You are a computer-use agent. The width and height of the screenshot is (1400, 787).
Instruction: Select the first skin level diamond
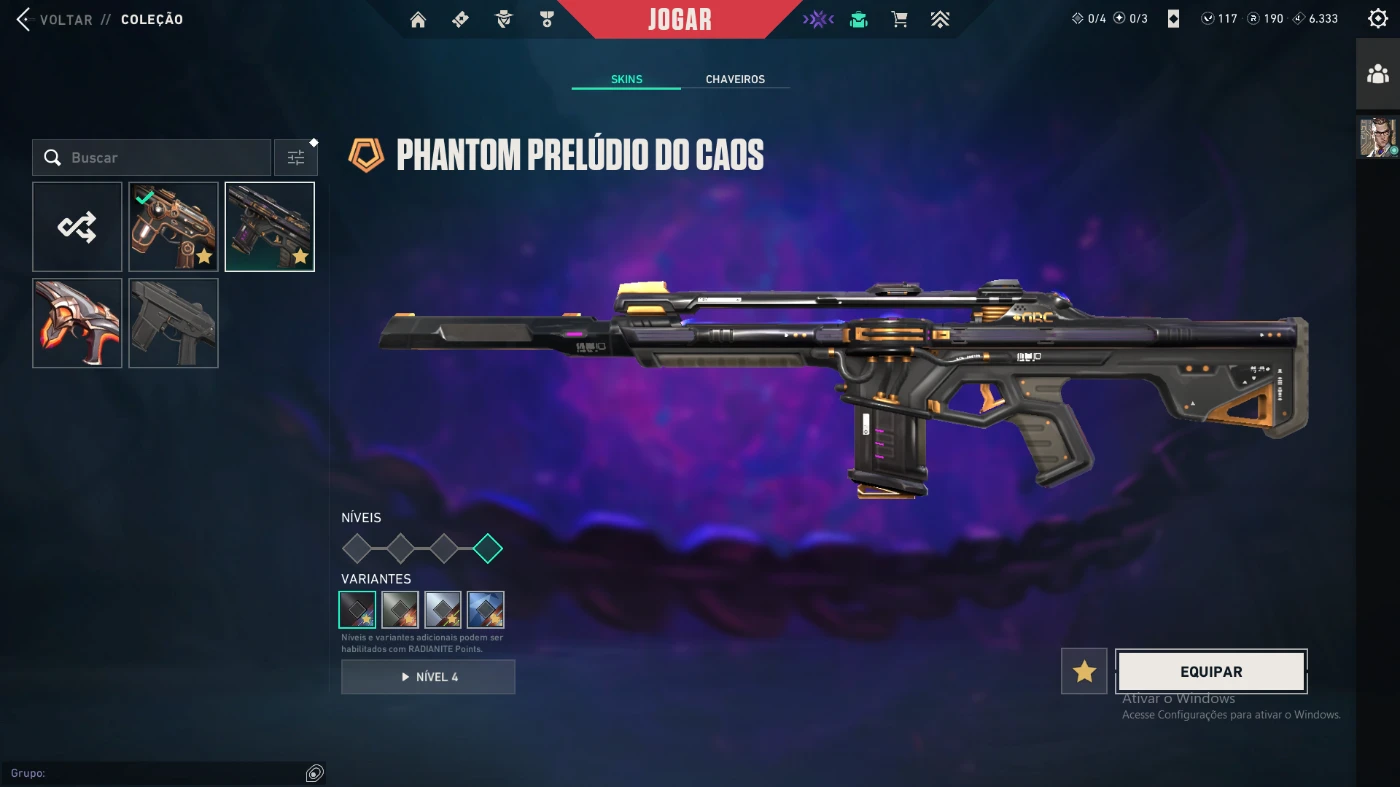coord(357,548)
